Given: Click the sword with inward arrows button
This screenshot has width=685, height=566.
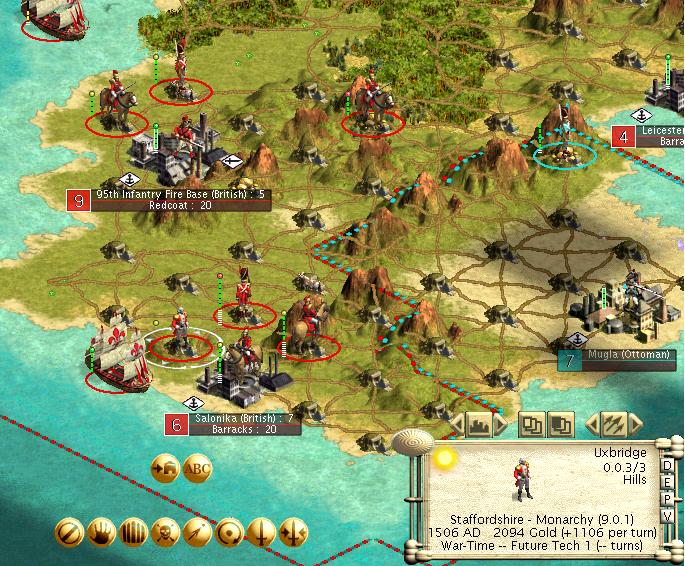Looking at the screenshot, I should pos(293,531).
